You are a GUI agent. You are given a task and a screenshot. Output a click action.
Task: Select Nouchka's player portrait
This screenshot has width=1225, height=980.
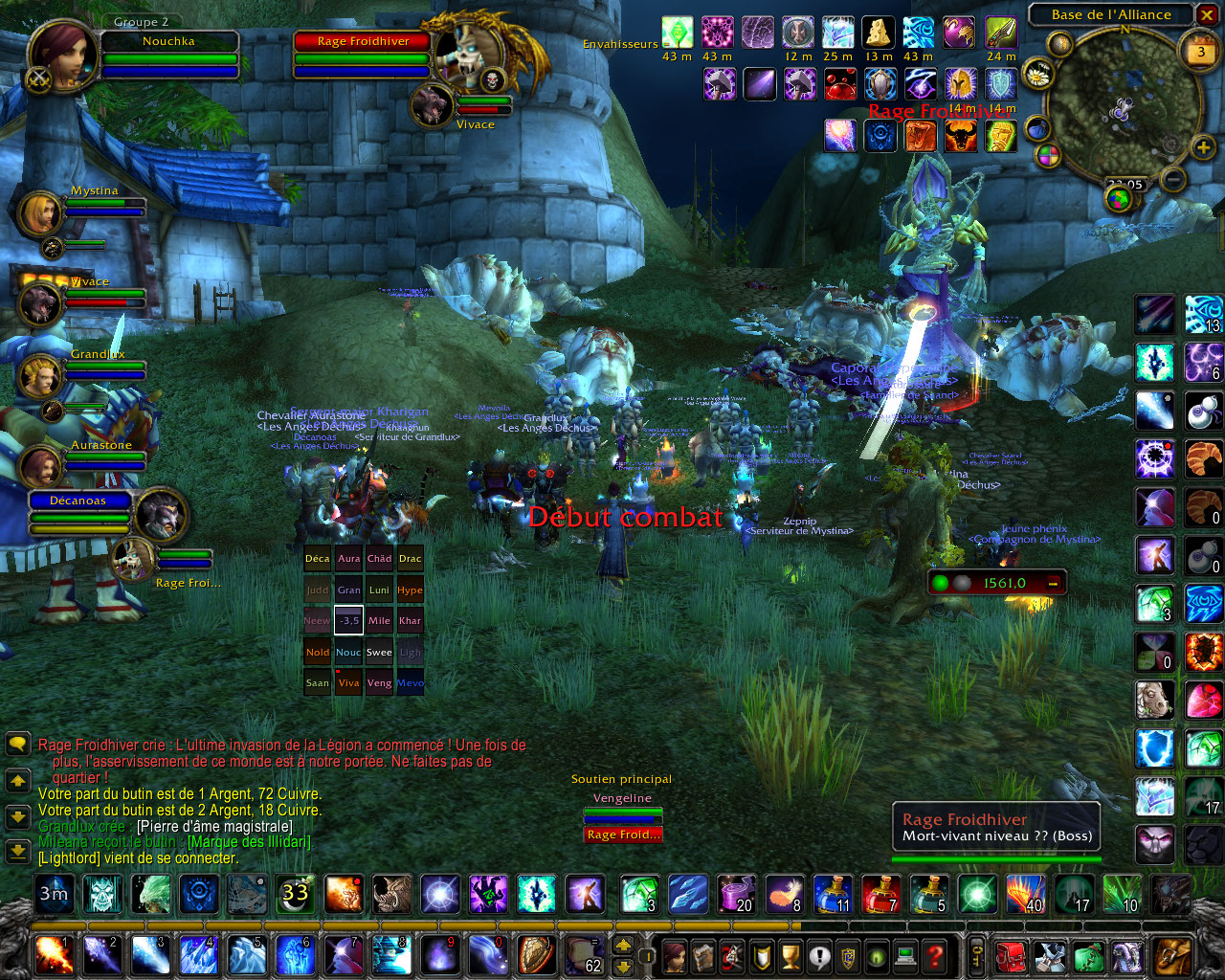pyautogui.click(x=62, y=55)
